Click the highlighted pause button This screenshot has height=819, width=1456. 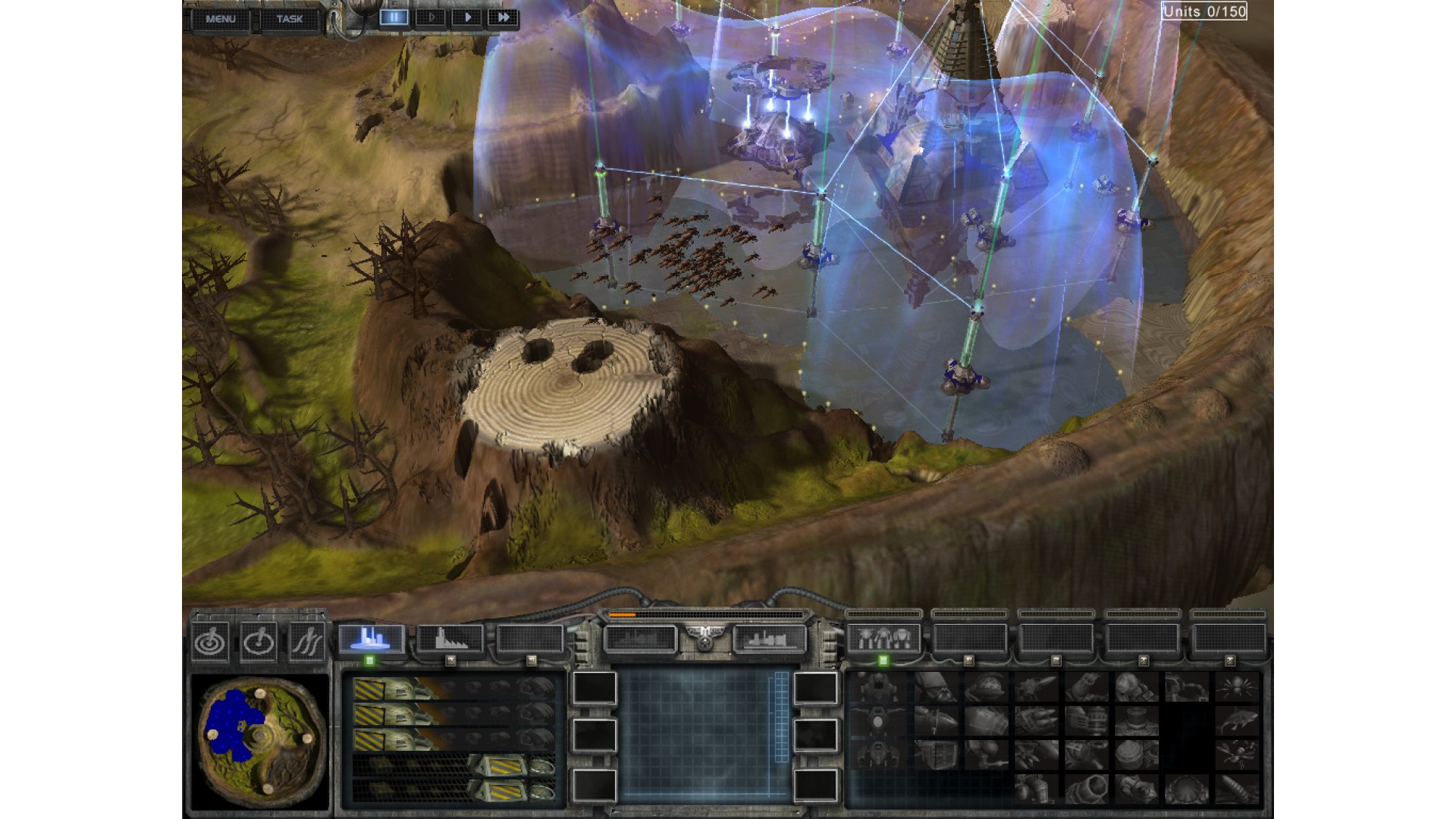[x=394, y=17]
